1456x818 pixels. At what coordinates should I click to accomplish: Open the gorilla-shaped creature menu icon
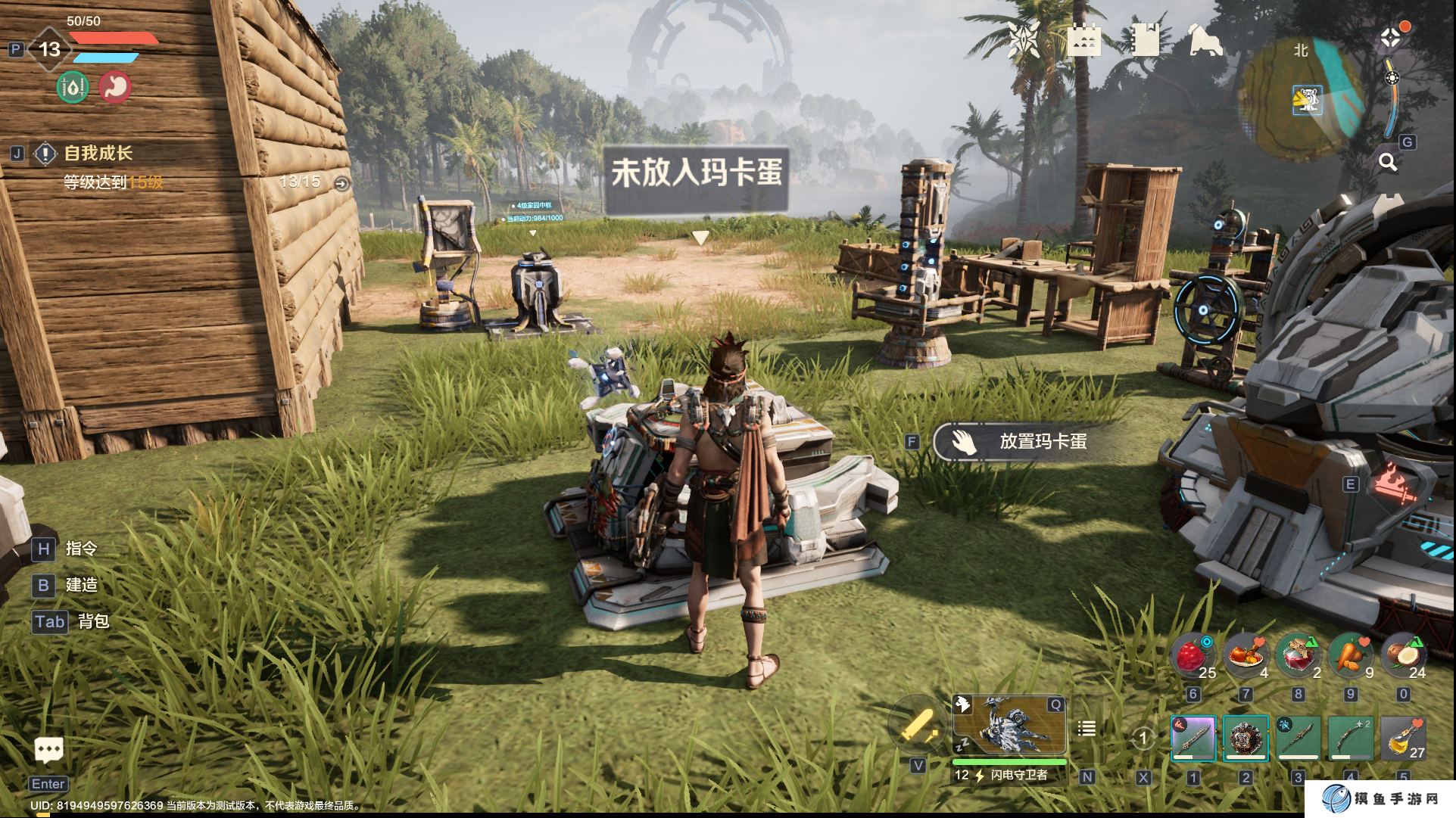click(1205, 41)
